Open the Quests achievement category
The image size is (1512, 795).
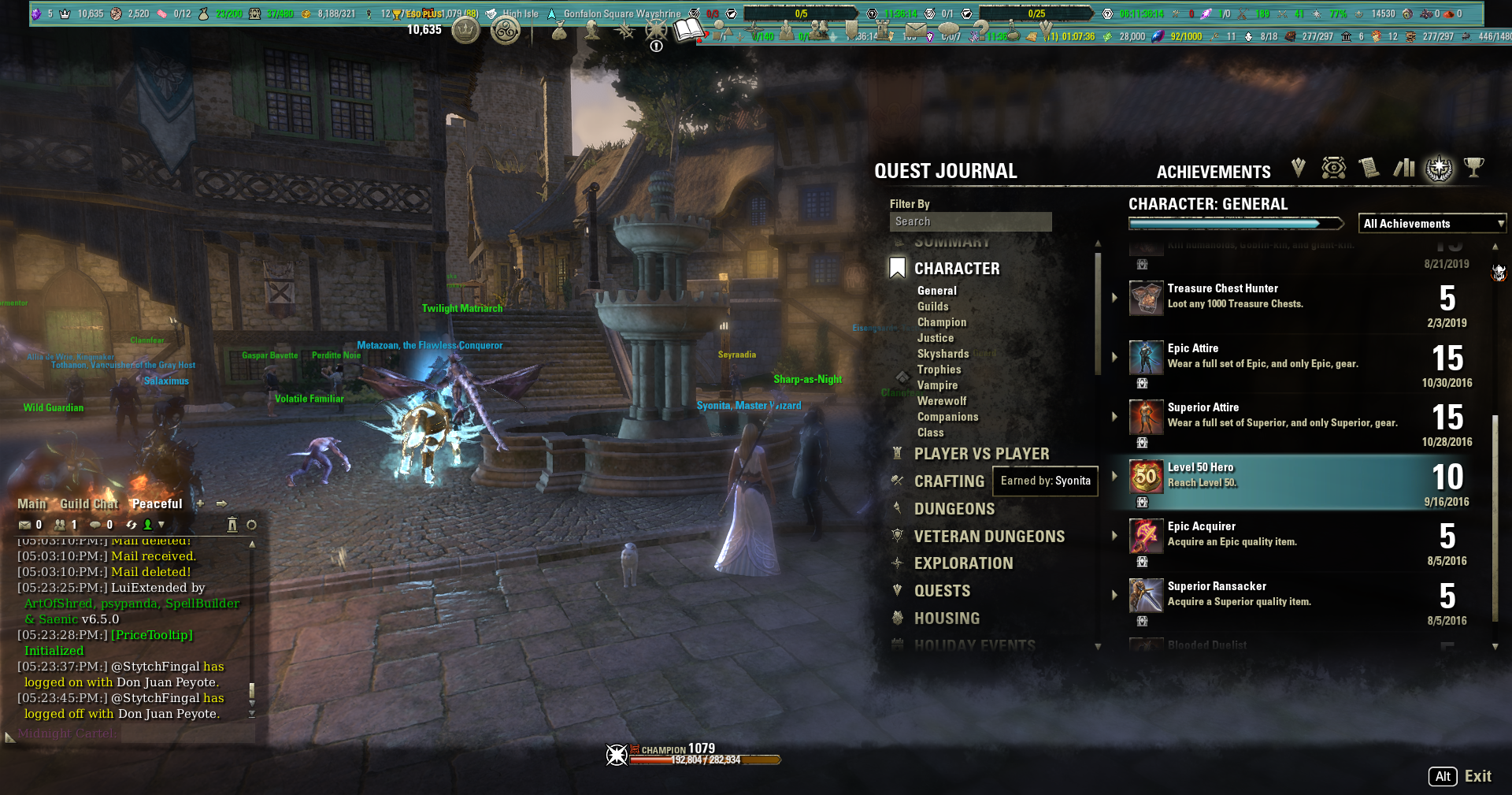tap(942, 591)
